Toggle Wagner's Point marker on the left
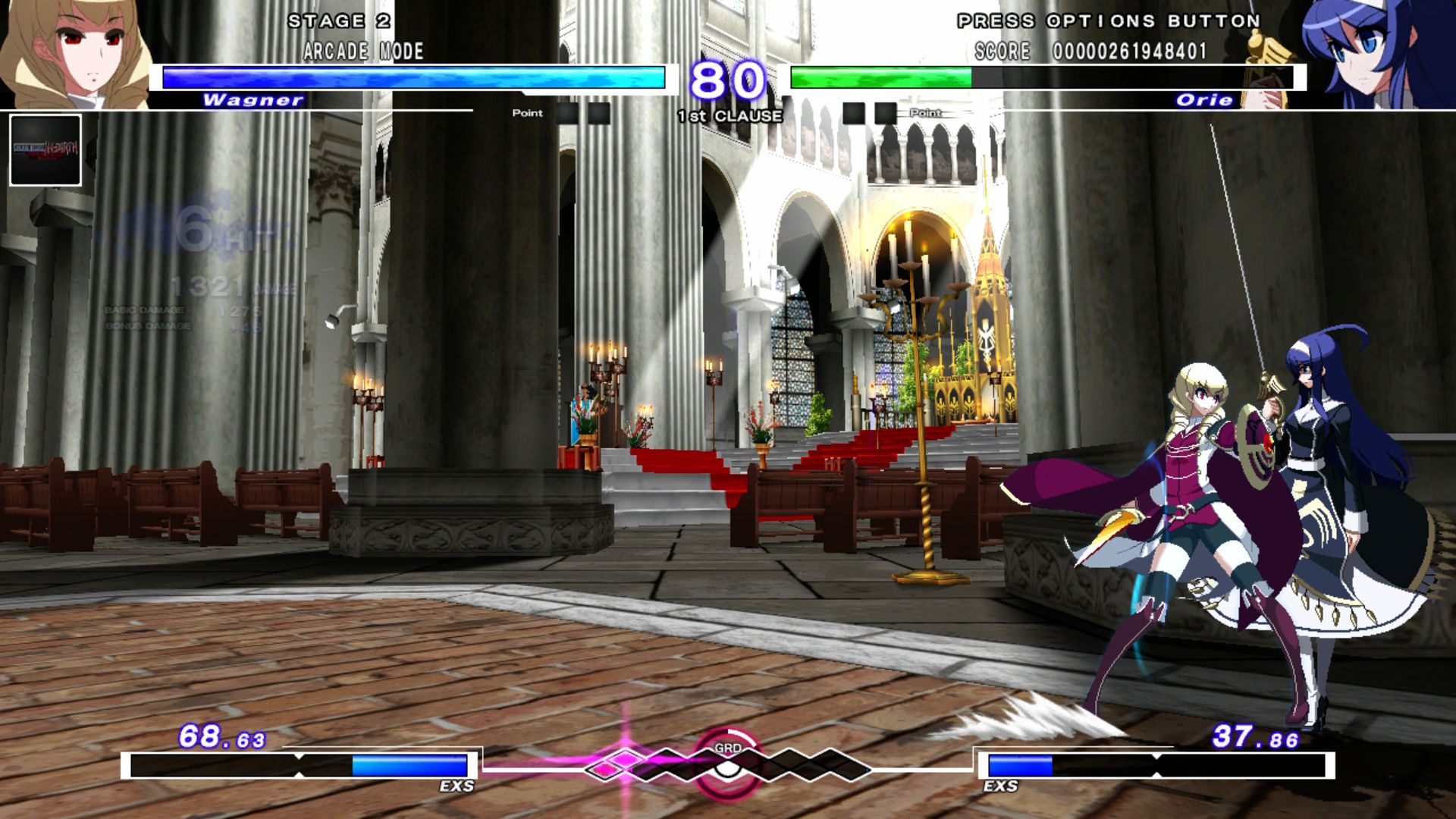 (x=529, y=112)
